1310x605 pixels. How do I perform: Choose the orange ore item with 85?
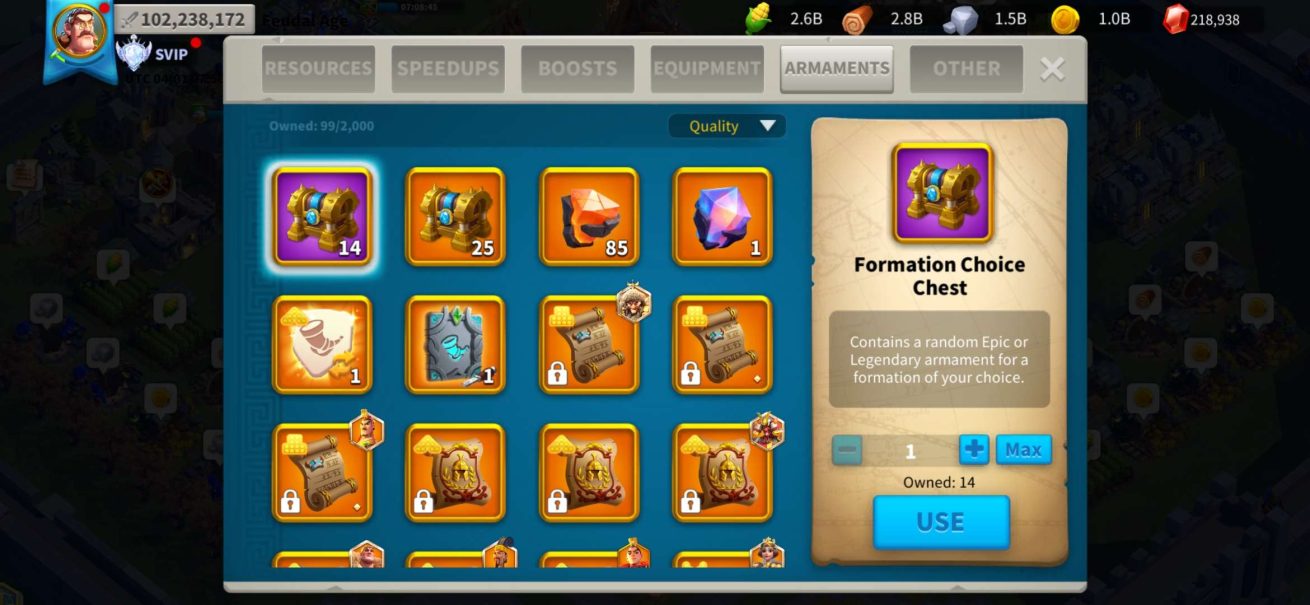[589, 216]
